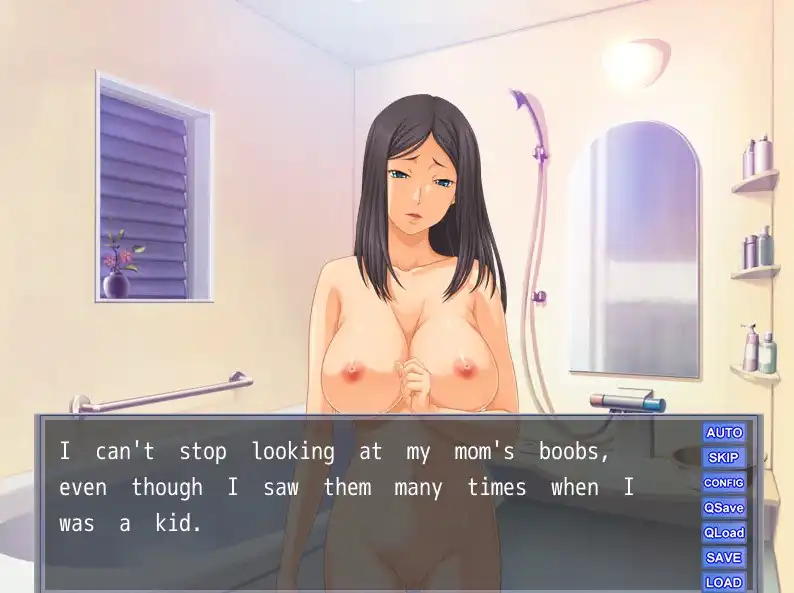The width and height of the screenshot is (794, 593).
Task: Enable AUTO text advance mode
Action: click(x=724, y=432)
